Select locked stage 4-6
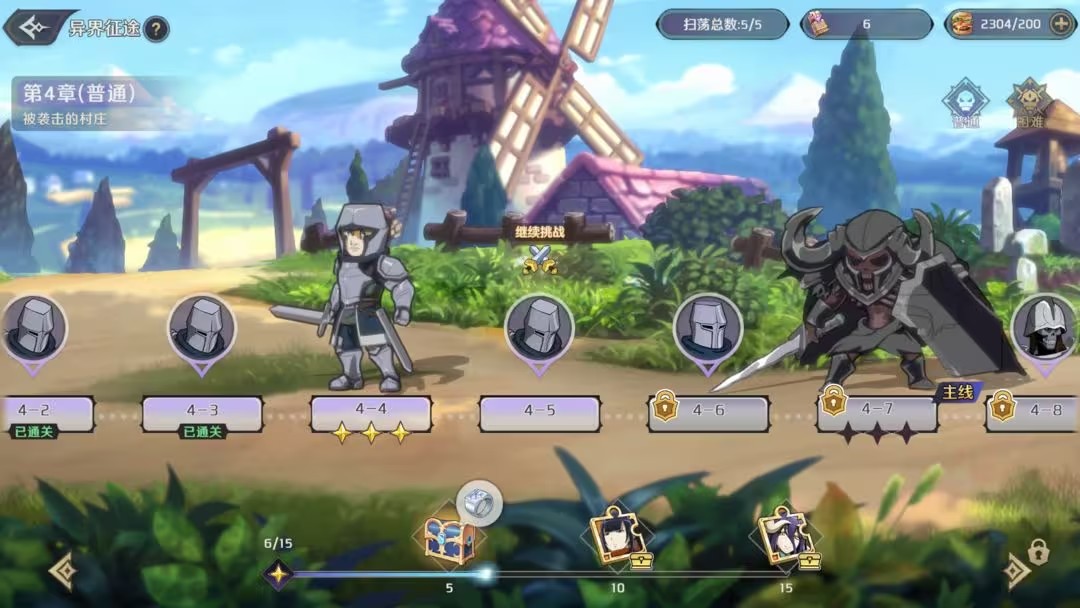This screenshot has height=608, width=1080. 708,411
